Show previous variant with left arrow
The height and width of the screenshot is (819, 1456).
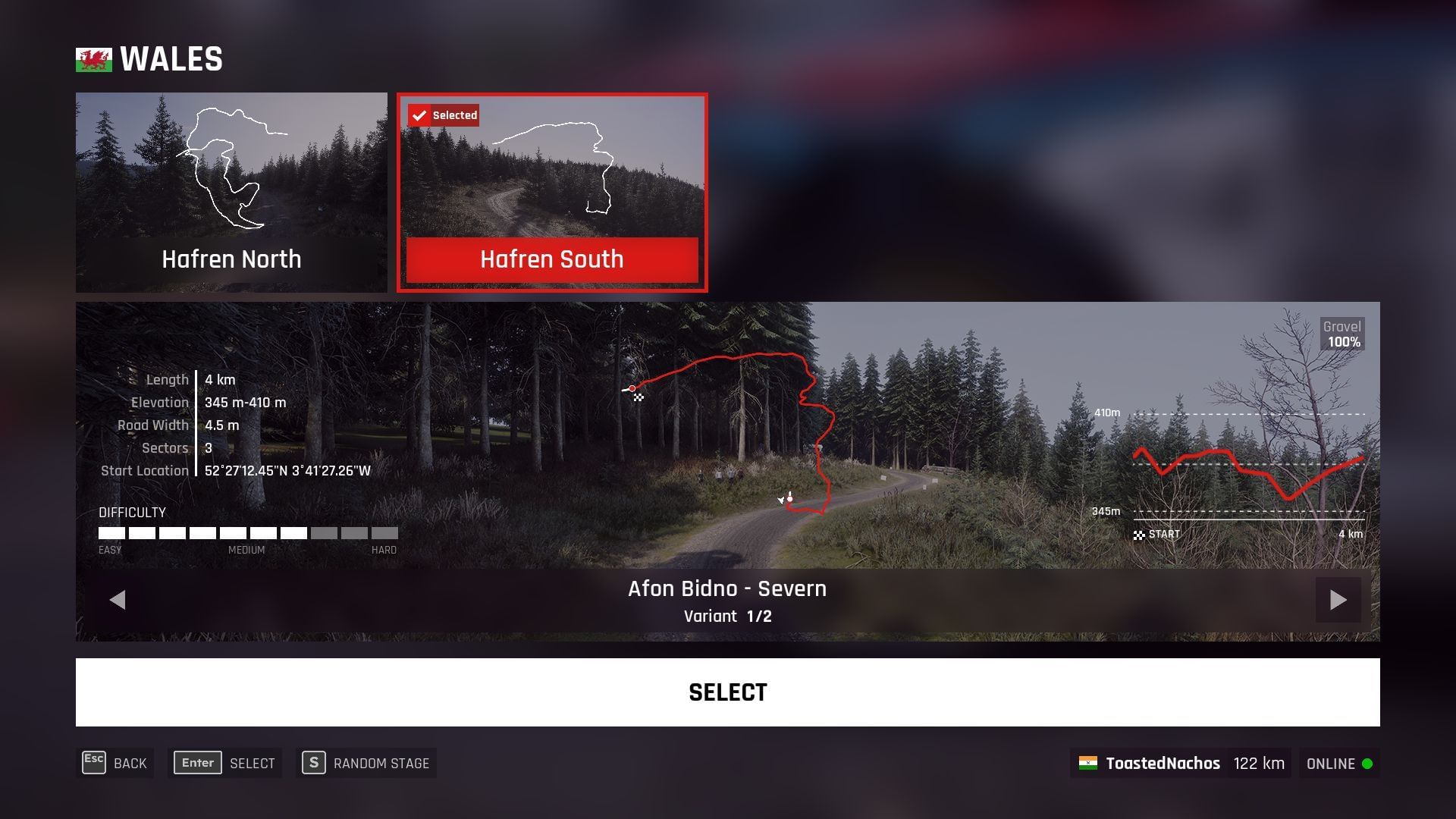coord(118,599)
